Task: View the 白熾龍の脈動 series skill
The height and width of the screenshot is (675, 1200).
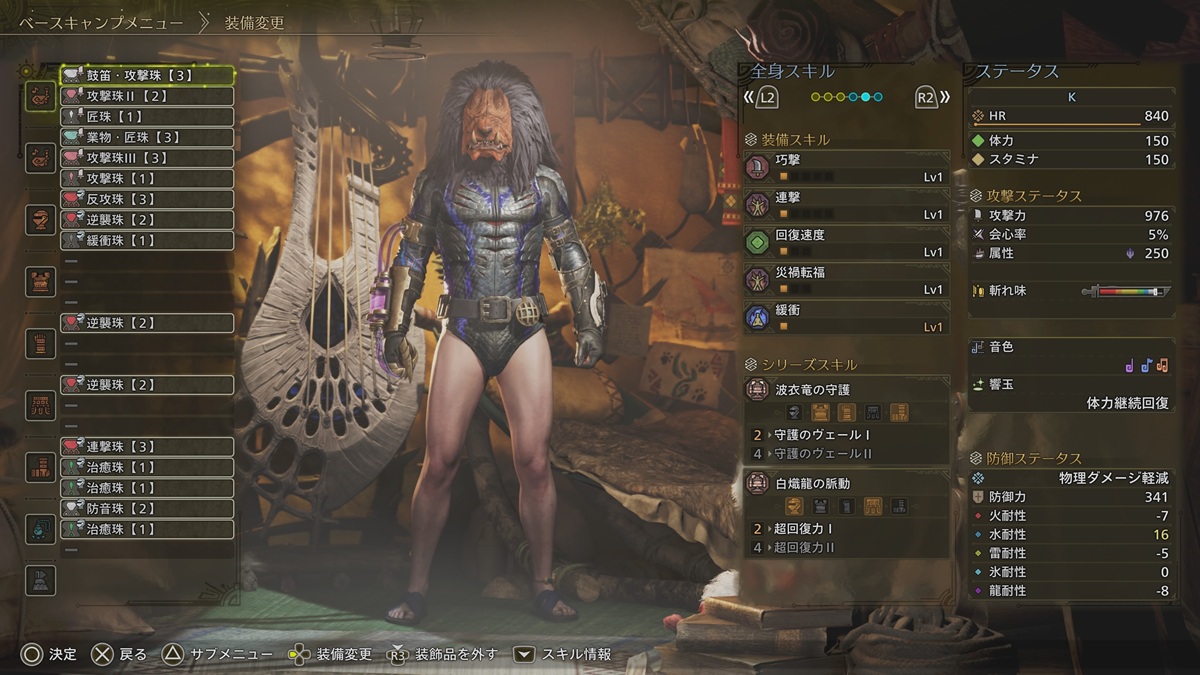Action: click(x=846, y=484)
